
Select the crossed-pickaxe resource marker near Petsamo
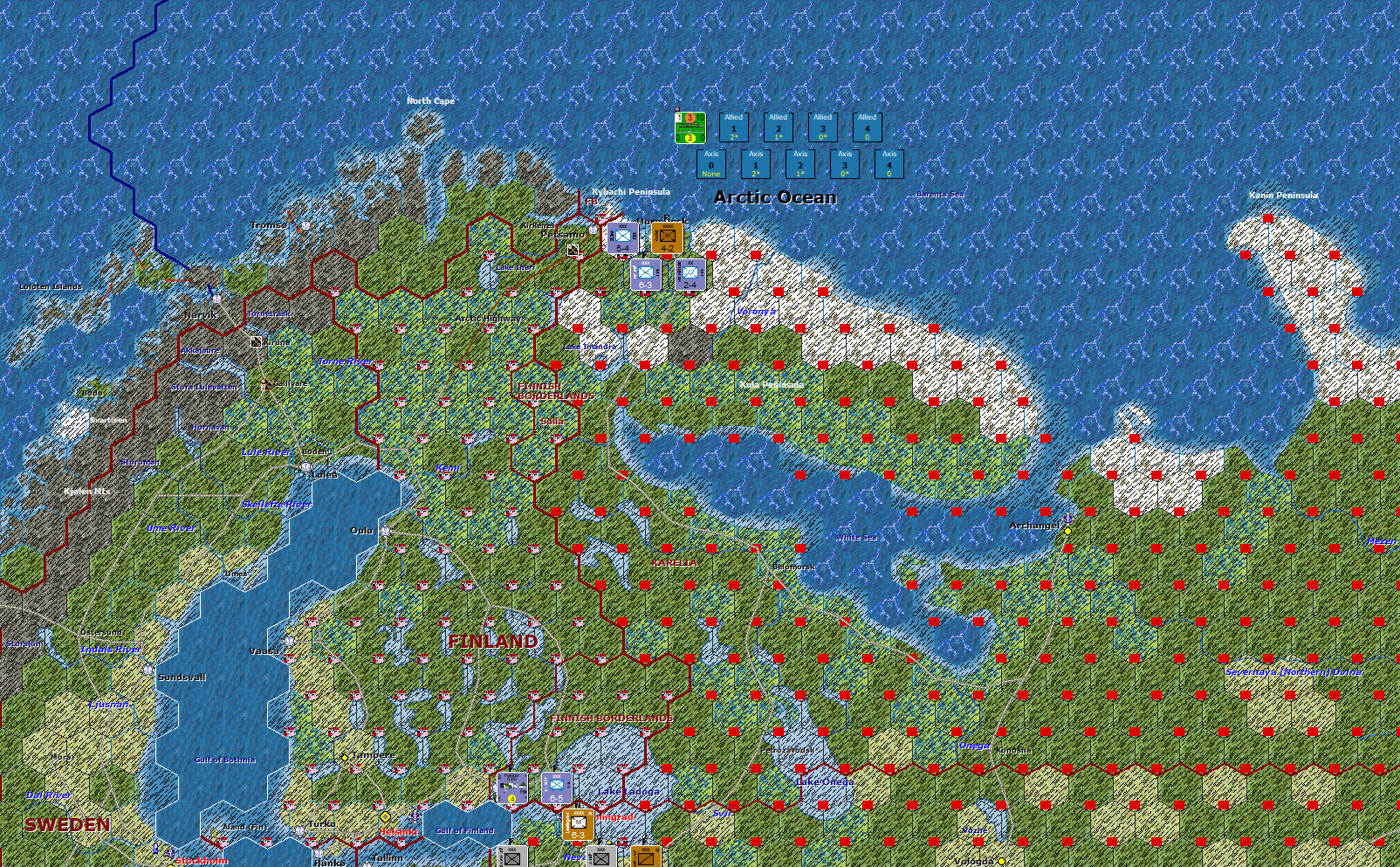[573, 249]
